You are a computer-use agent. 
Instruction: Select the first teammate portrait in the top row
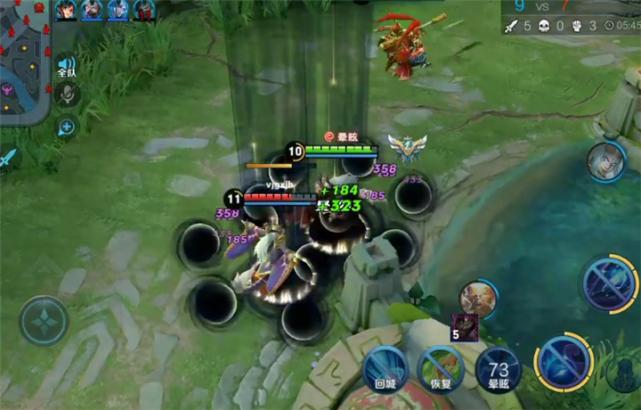tap(67, 10)
